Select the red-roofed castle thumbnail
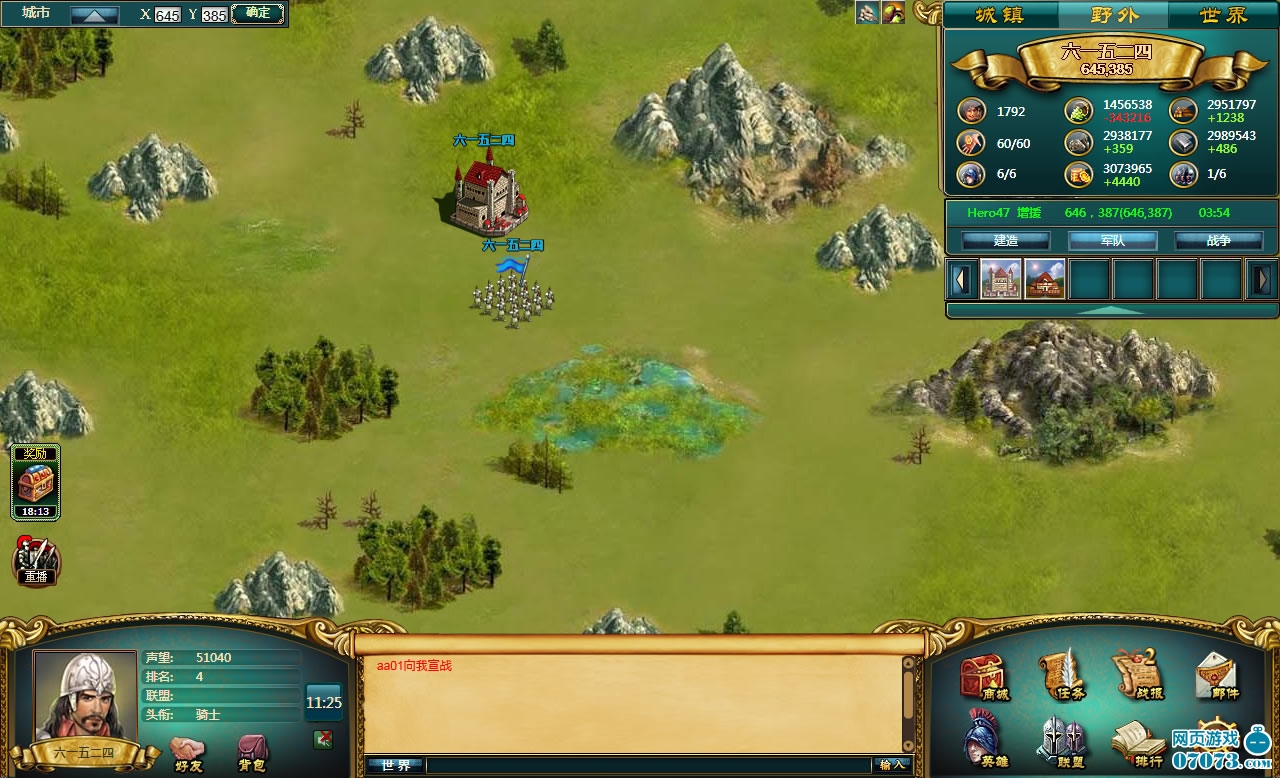 [x=1001, y=279]
